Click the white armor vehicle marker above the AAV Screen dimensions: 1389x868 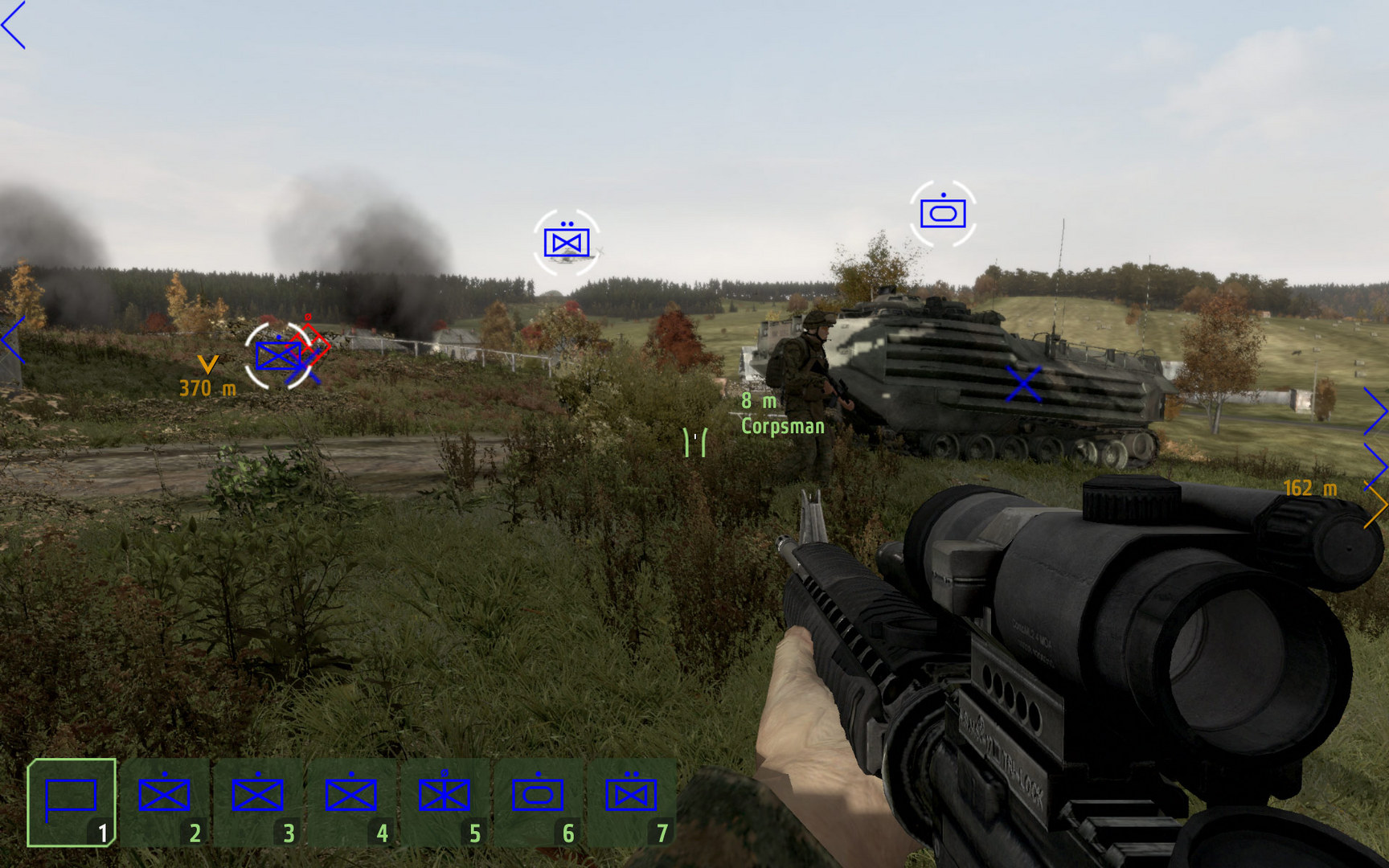pos(942,211)
